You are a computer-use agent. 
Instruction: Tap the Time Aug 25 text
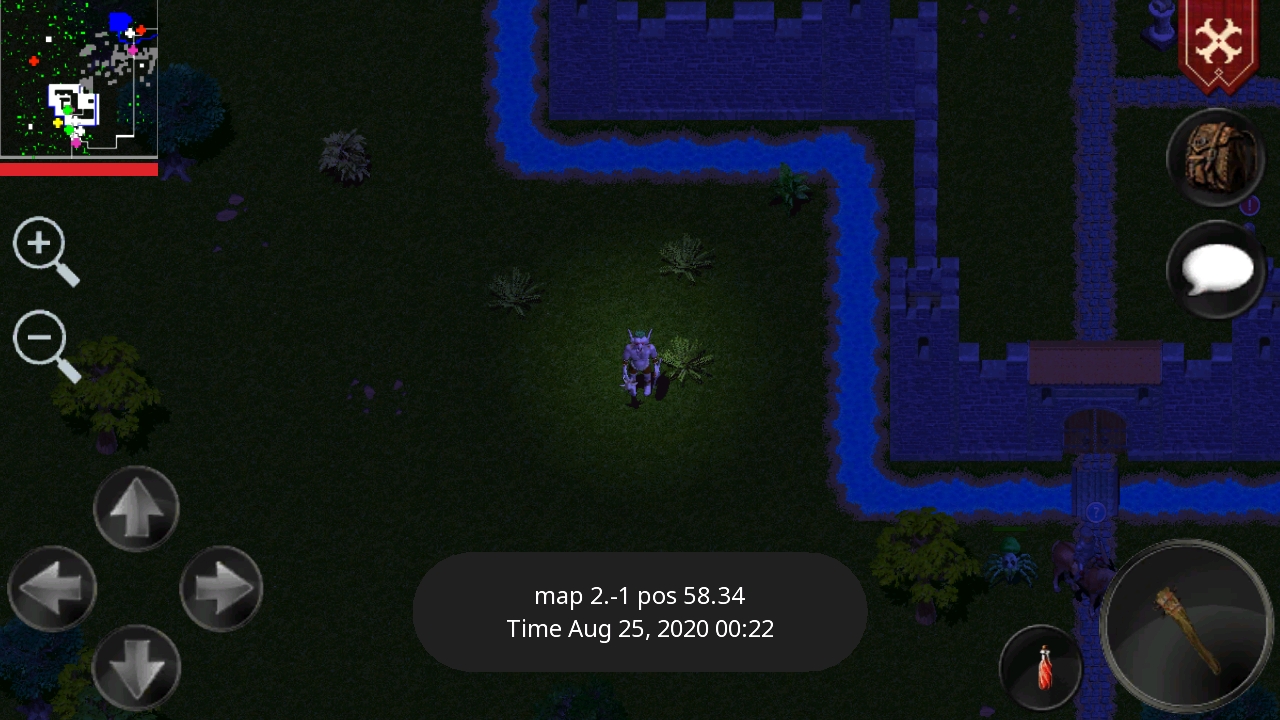[x=640, y=629]
